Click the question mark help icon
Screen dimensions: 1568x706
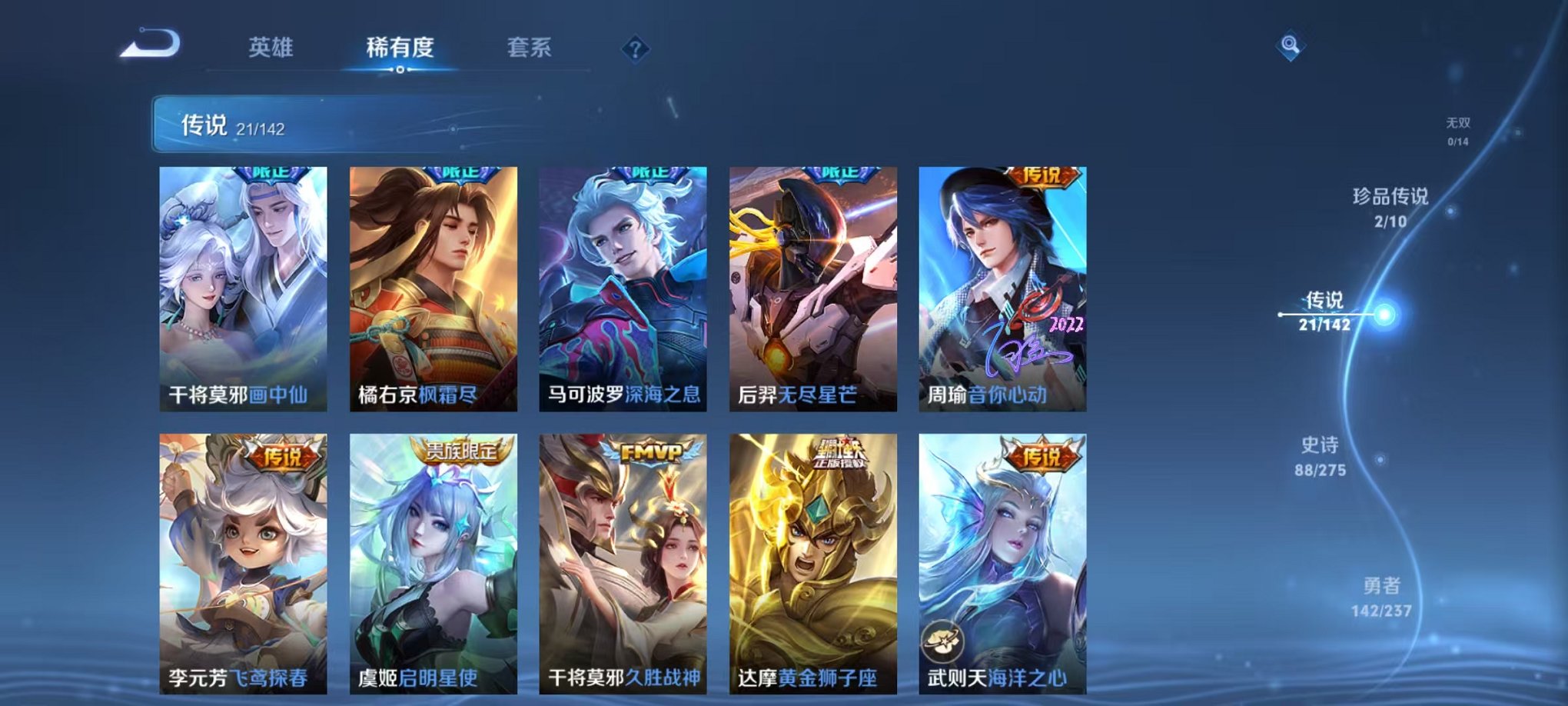tap(633, 49)
